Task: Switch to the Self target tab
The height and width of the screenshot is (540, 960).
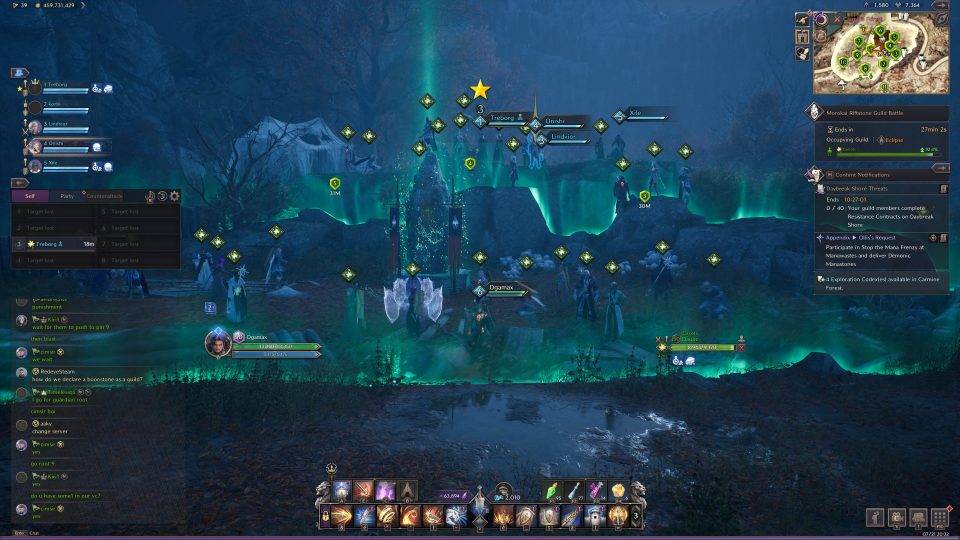Action: click(x=30, y=196)
